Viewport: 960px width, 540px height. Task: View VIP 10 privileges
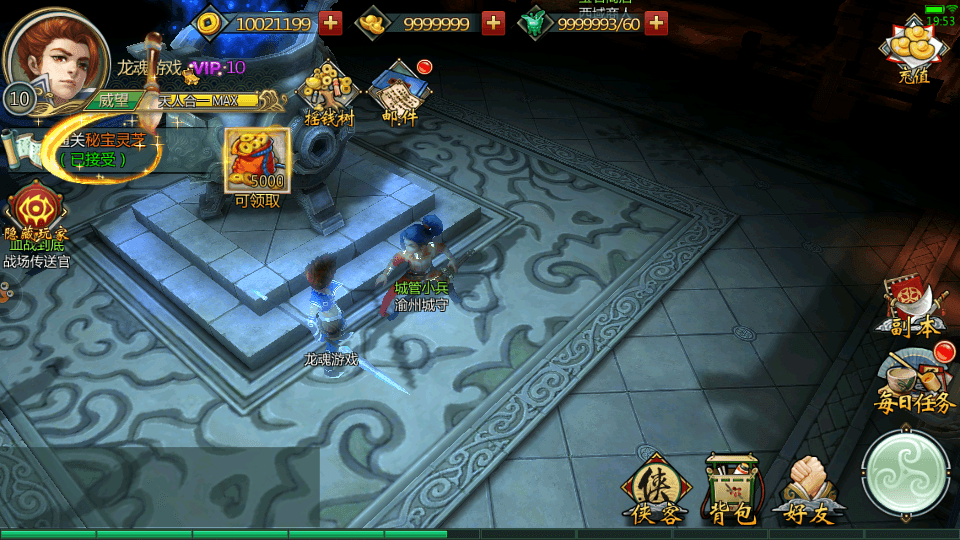tap(218, 67)
